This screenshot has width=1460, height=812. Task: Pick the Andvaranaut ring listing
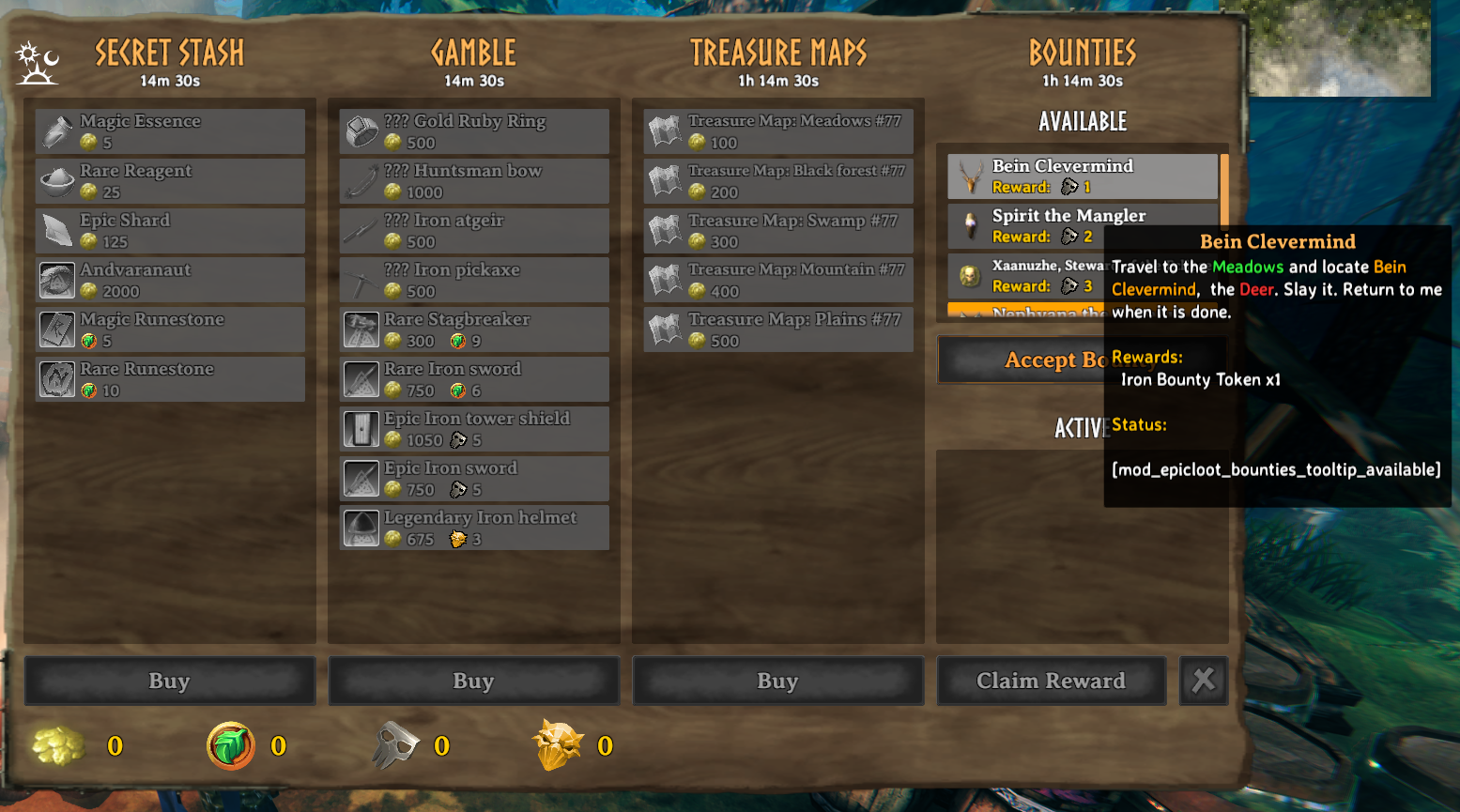170,281
